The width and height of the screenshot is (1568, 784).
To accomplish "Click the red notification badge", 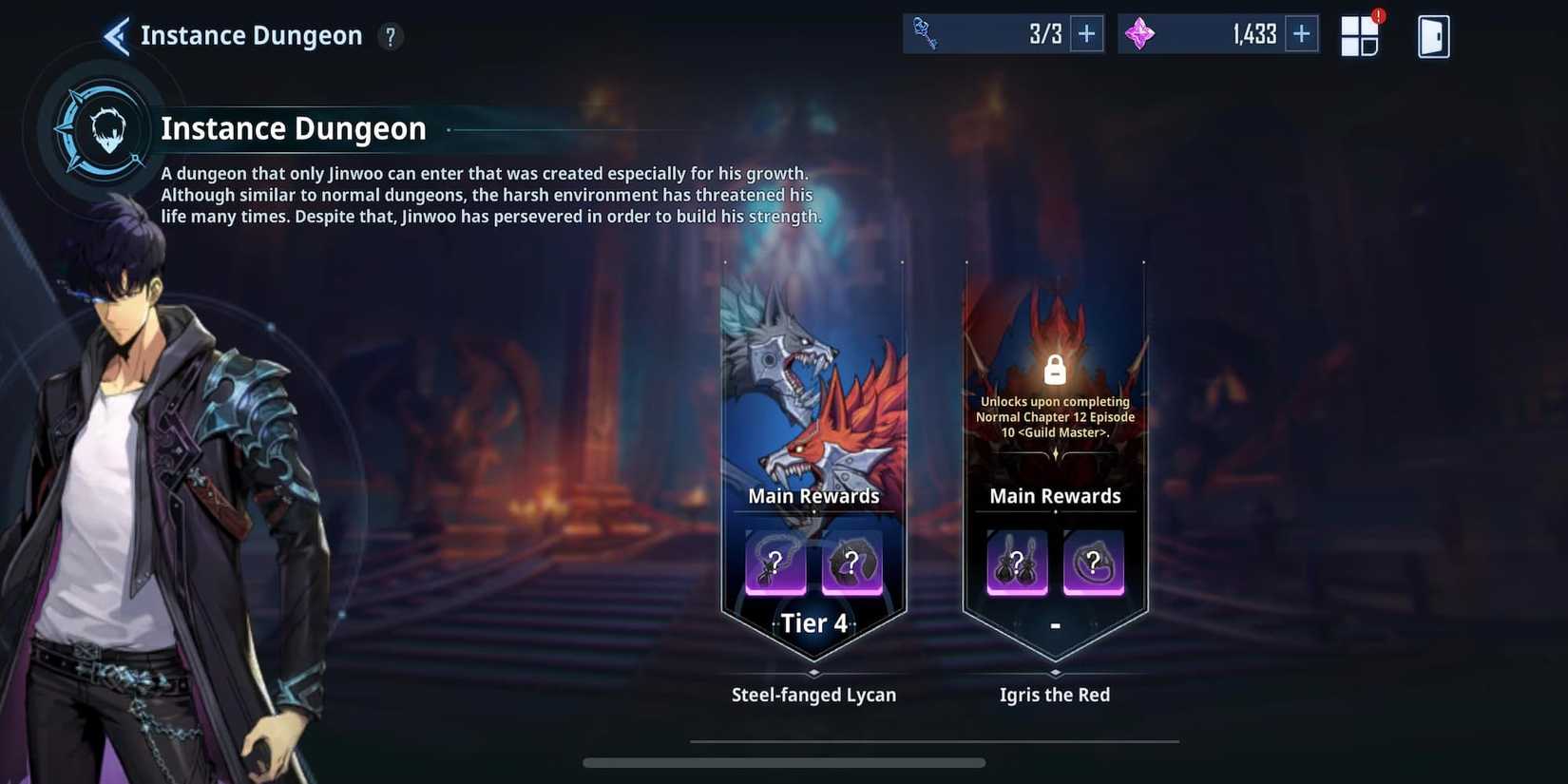I will pyautogui.click(x=1380, y=15).
